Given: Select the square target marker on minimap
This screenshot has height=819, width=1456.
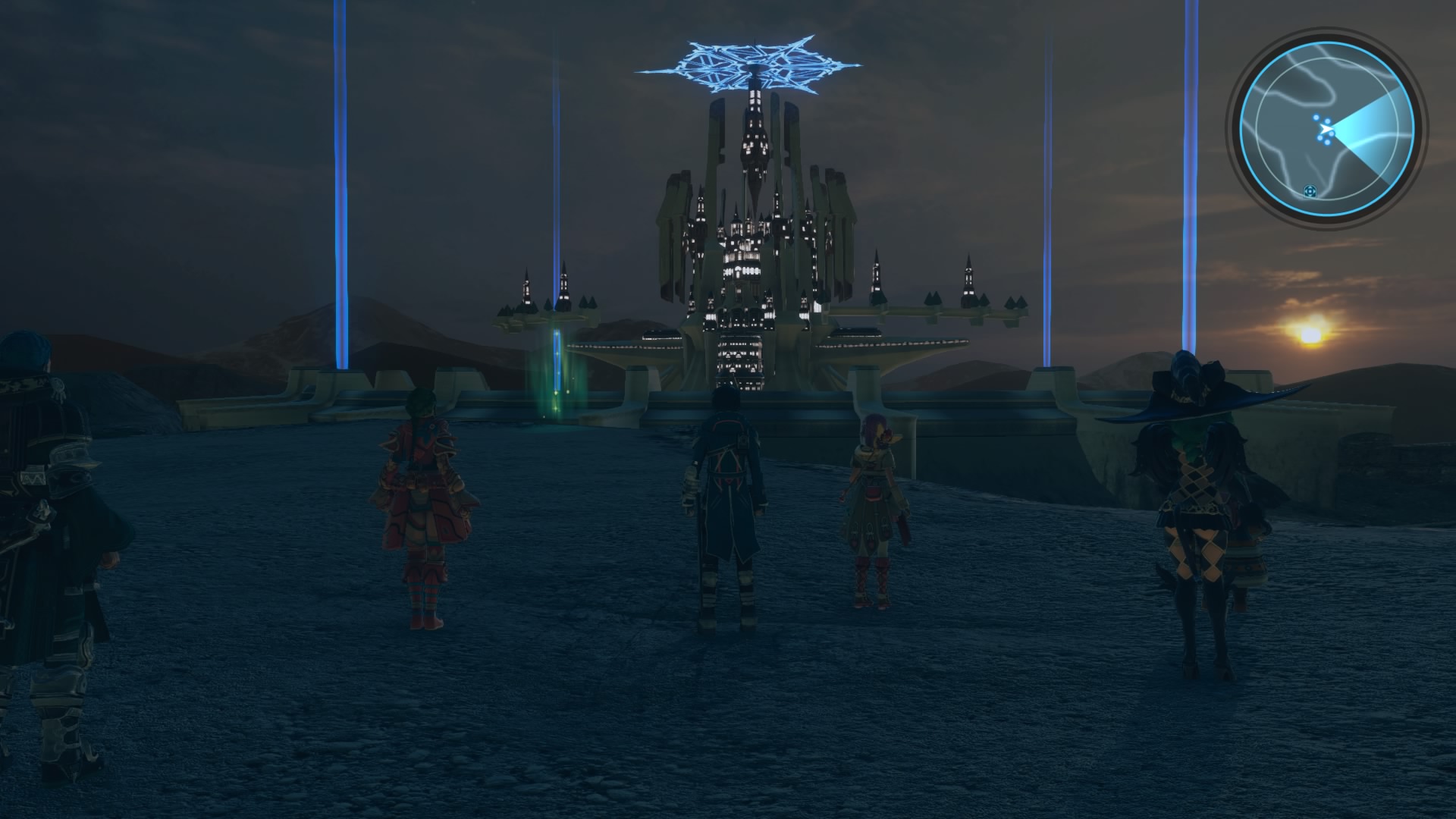Looking at the screenshot, I should pyautogui.click(x=1309, y=191).
